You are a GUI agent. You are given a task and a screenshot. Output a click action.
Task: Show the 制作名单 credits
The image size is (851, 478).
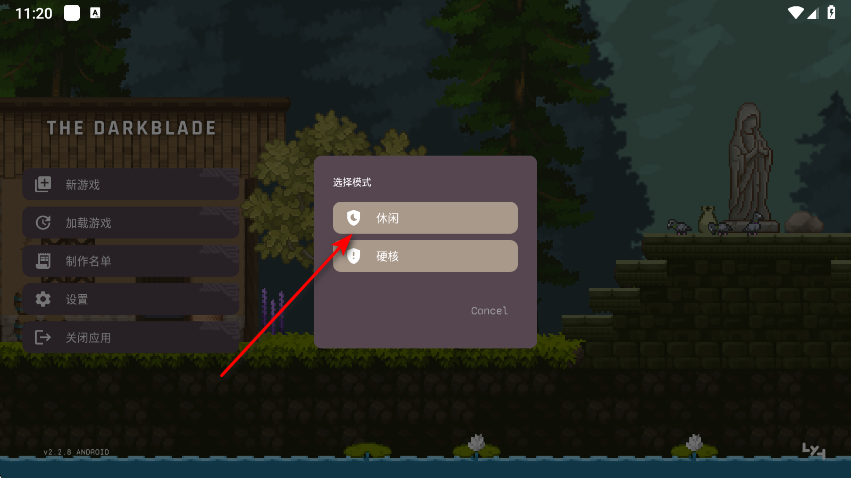pos(131,261)
